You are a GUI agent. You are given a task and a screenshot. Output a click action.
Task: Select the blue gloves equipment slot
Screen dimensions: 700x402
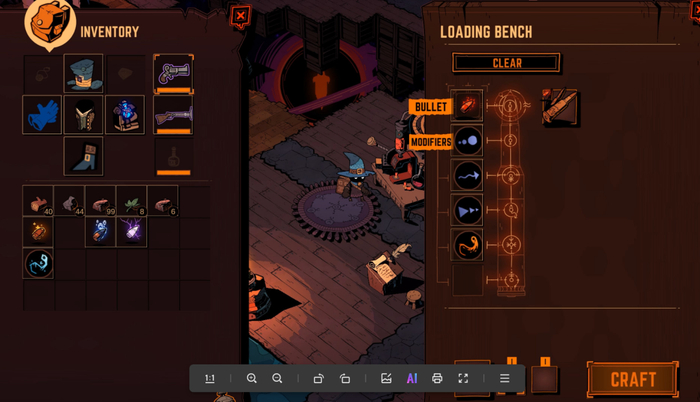(42, 115)
